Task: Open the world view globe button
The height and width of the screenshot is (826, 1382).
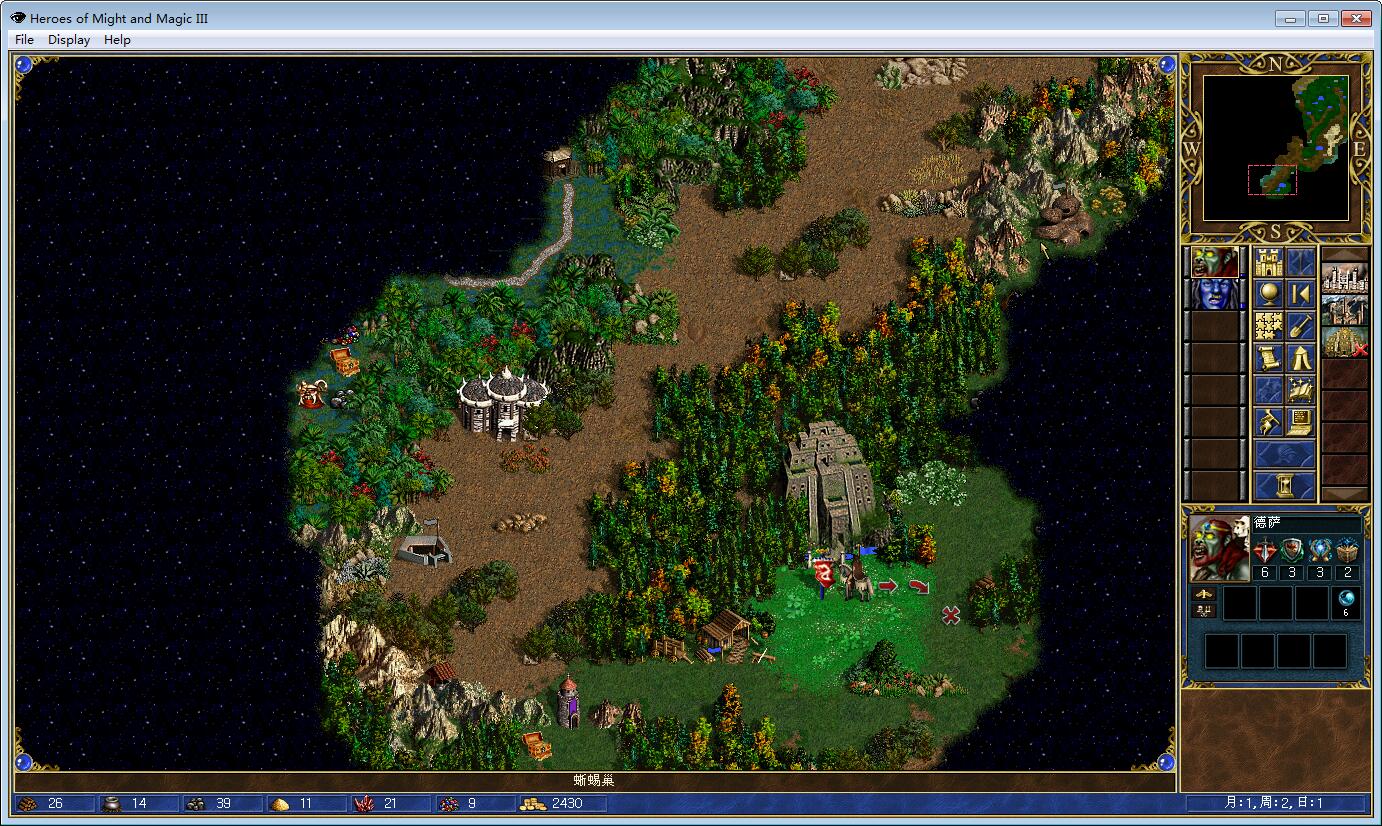Action: (1268, 295)
